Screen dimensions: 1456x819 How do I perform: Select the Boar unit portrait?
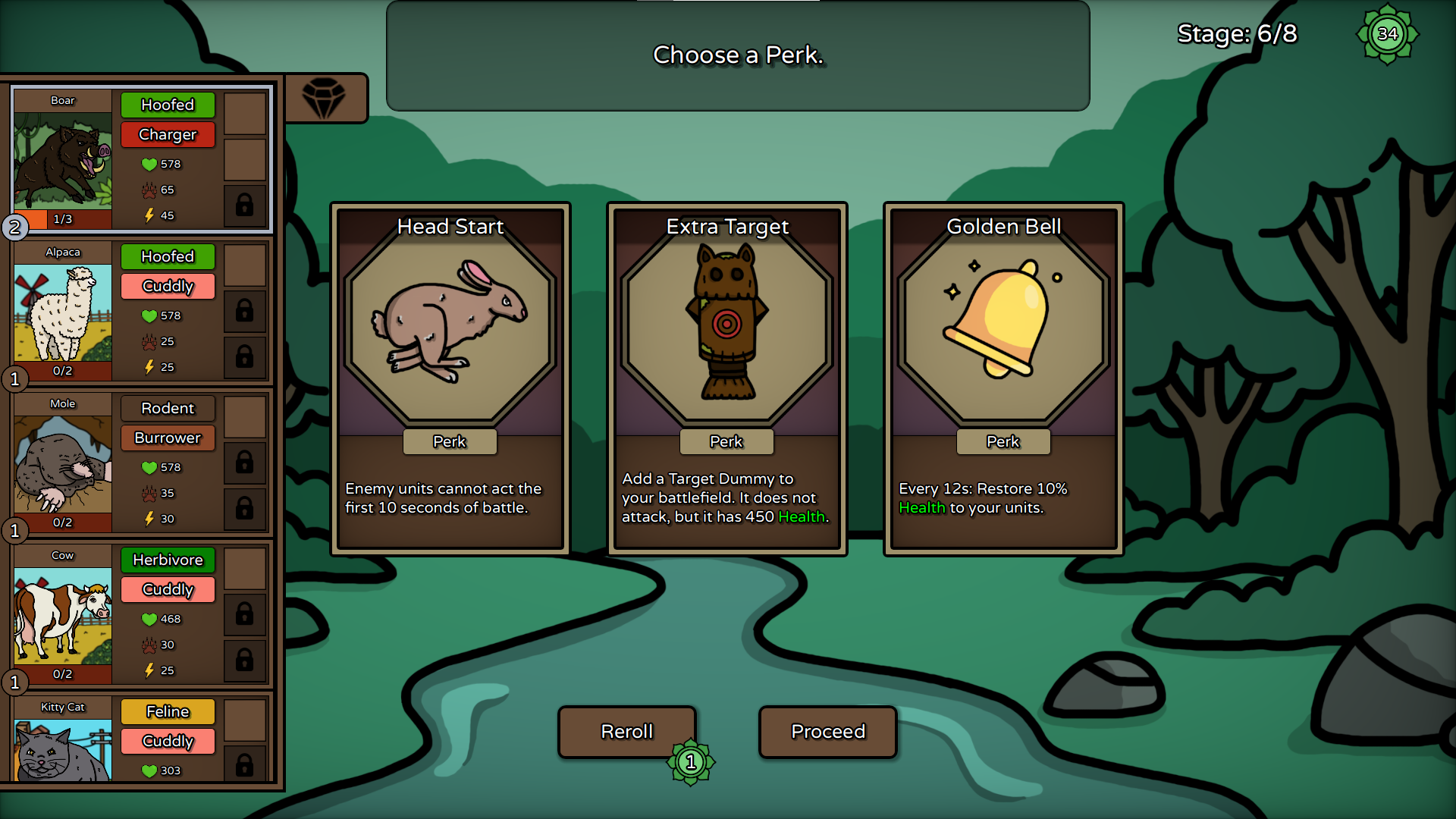click(x=63, y=161)
